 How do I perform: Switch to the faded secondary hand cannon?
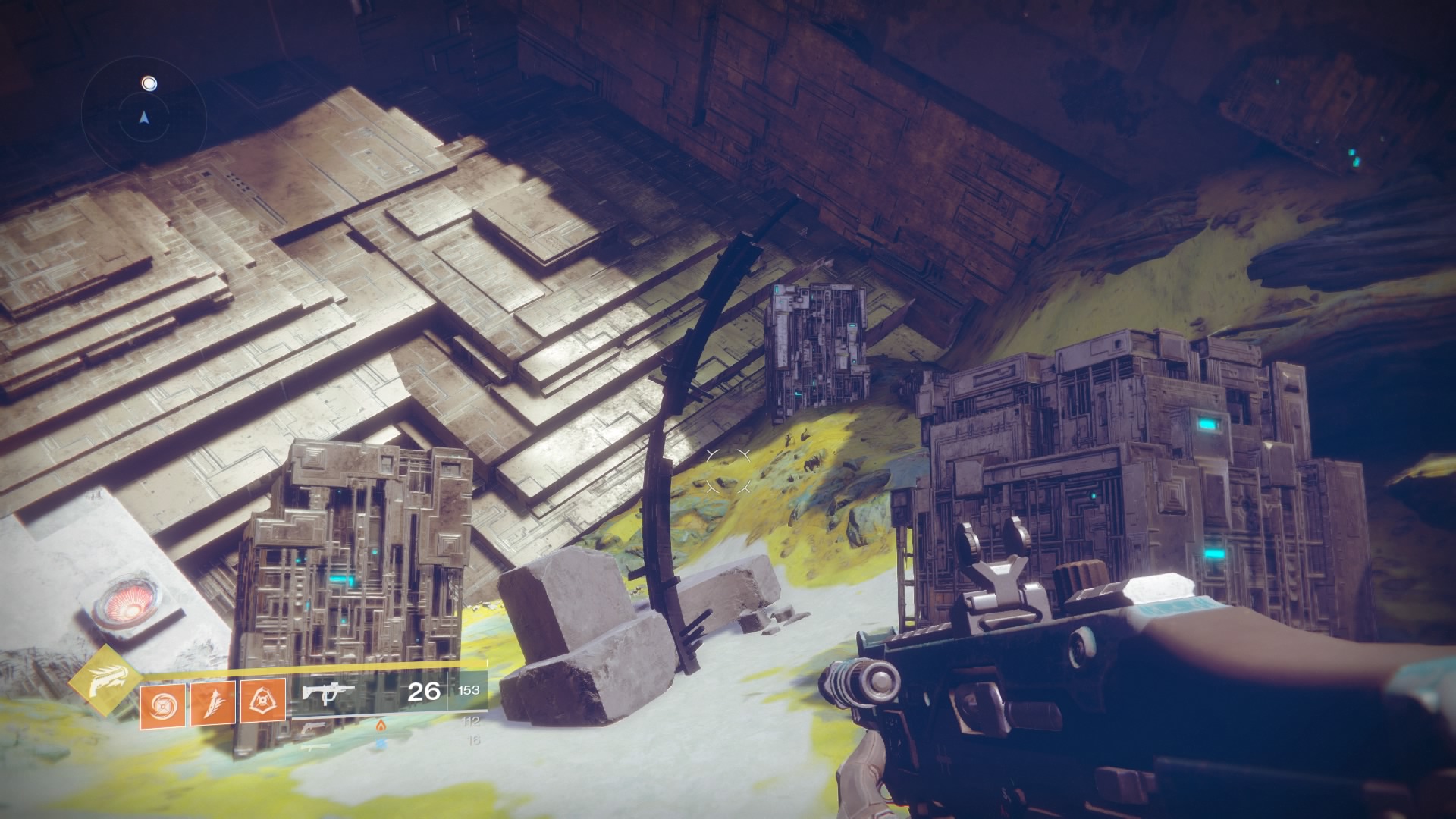click(314, 726)
